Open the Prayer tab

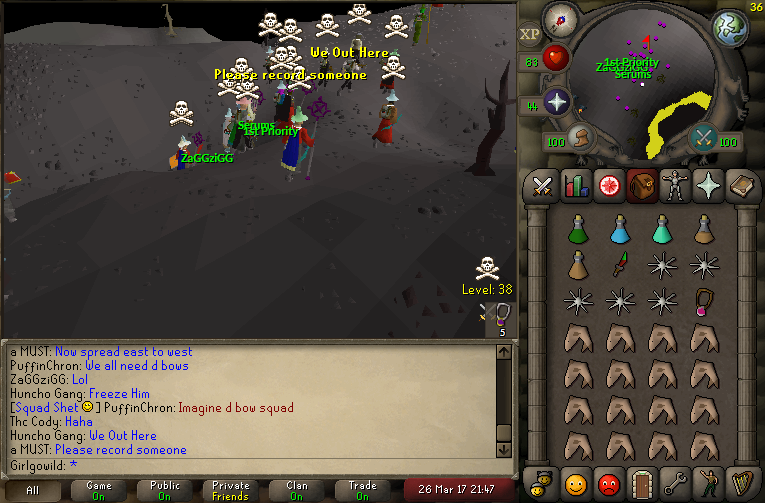pos(707,187)
